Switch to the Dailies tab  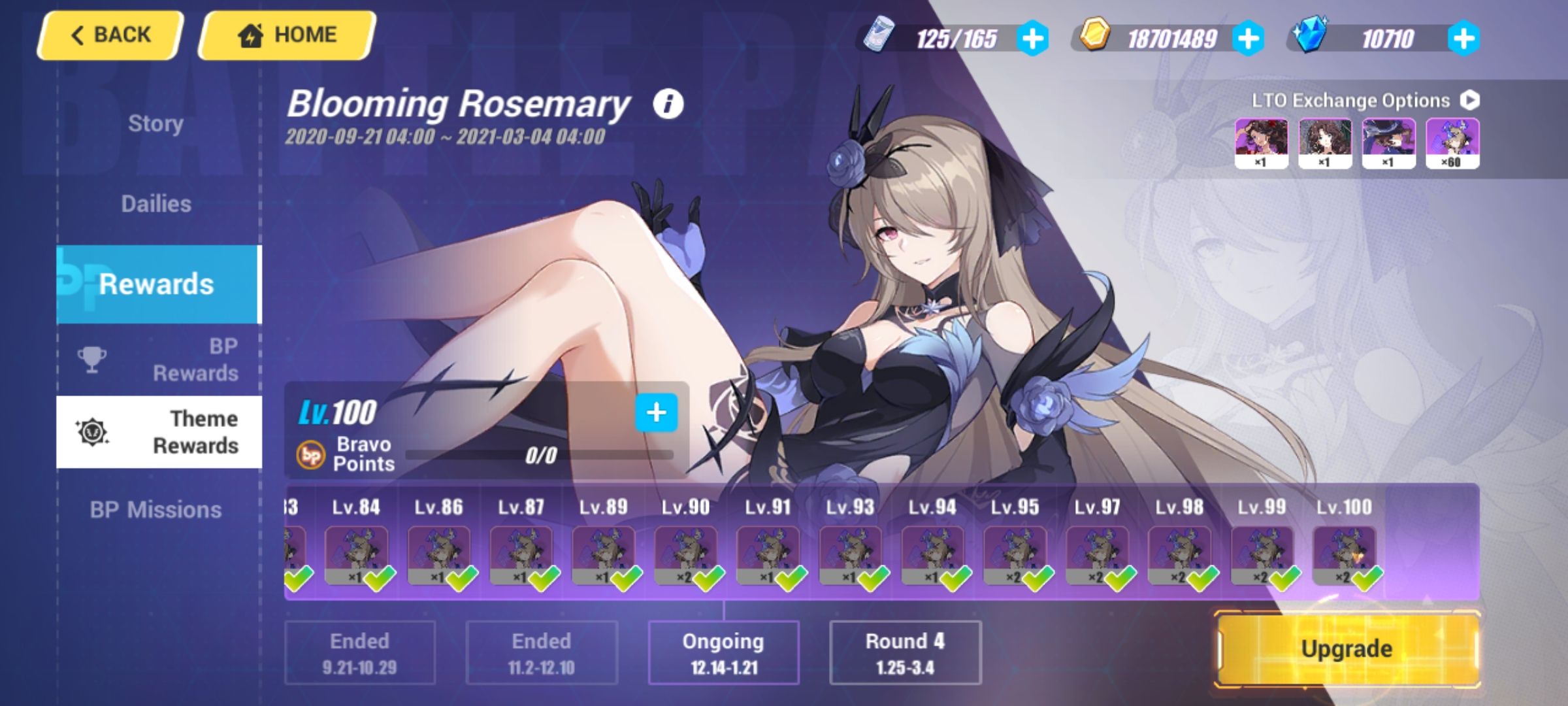[x=155, y=204]
